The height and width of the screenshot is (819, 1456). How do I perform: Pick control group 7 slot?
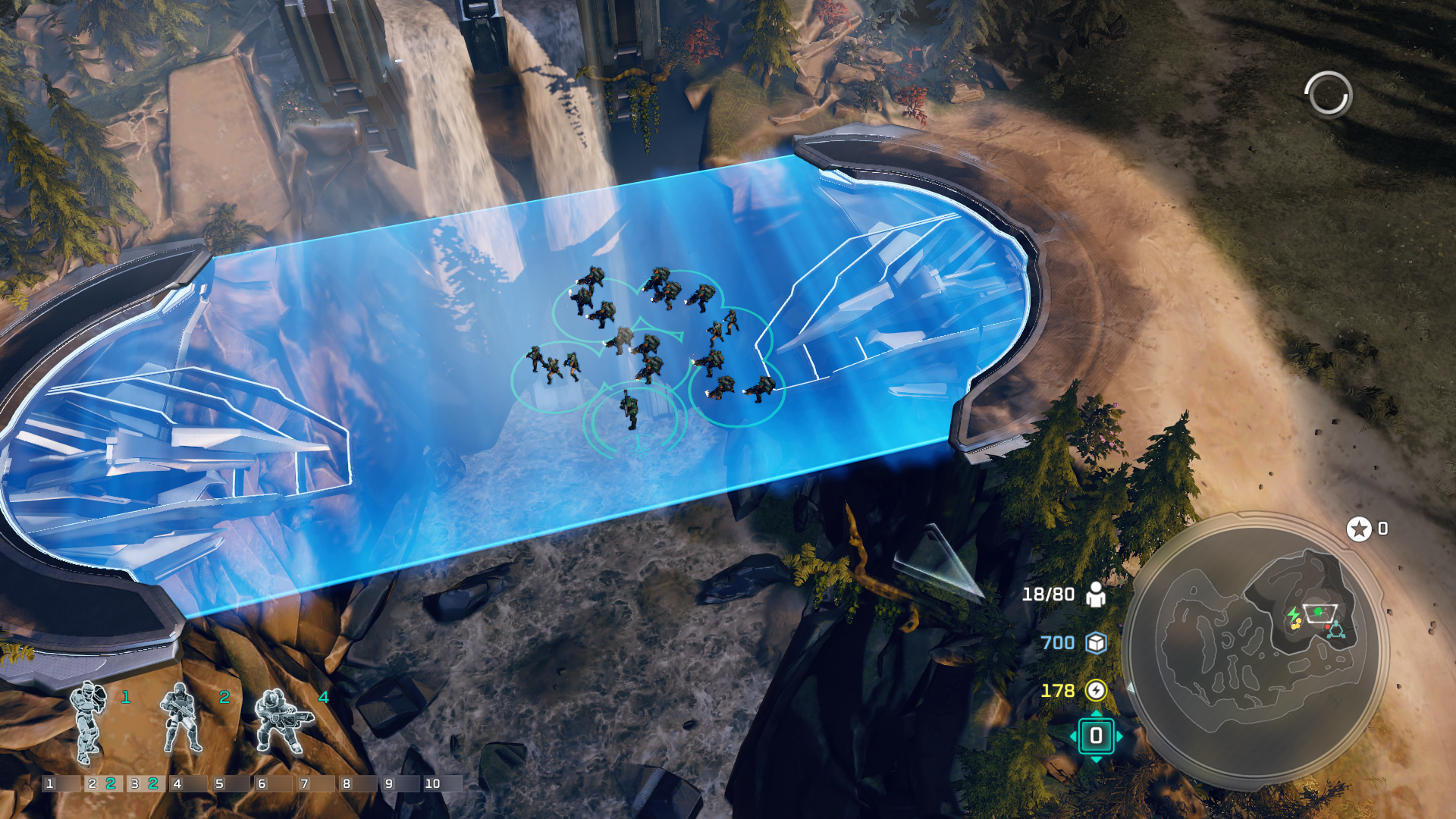click(x=315, y=783)
